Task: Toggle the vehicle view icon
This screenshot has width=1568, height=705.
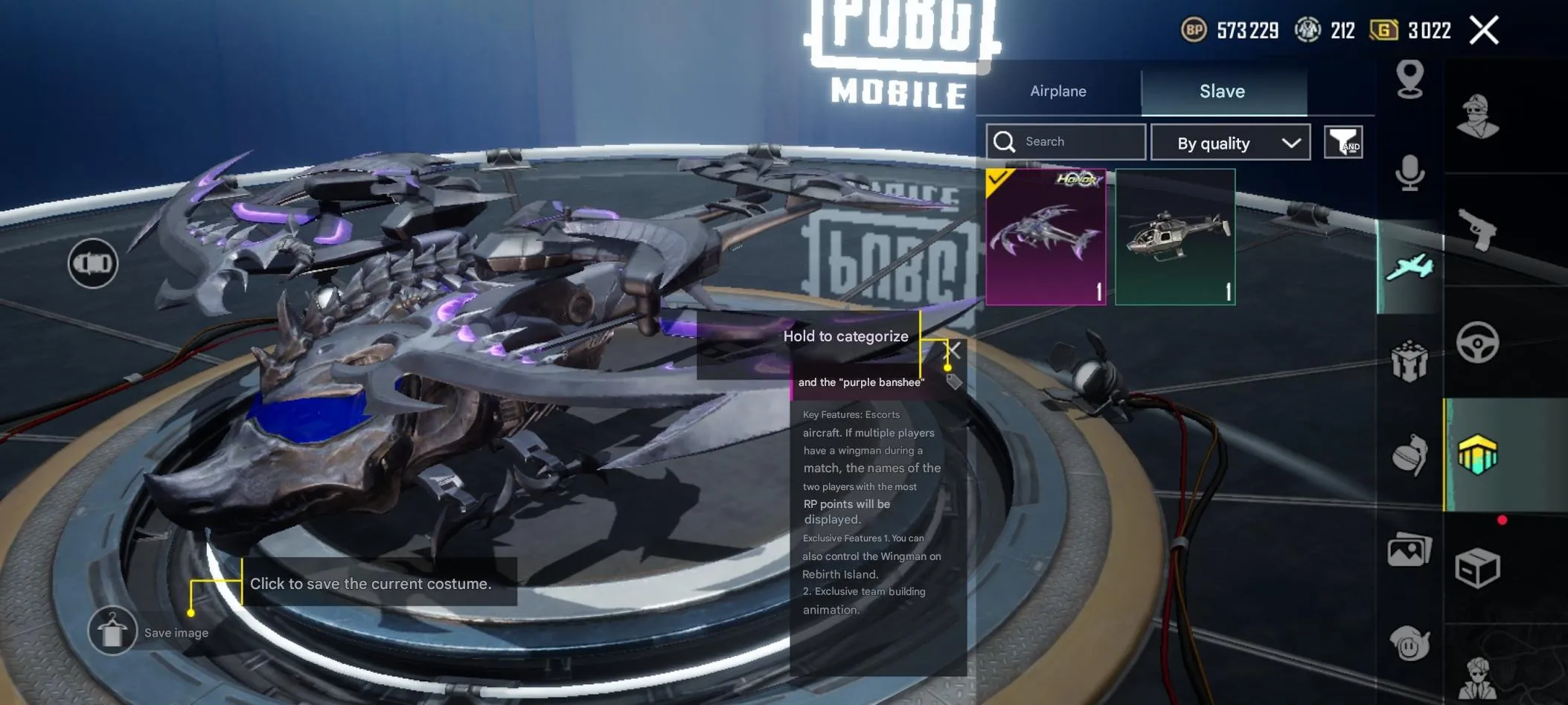Action: click(x=93, y=263)
